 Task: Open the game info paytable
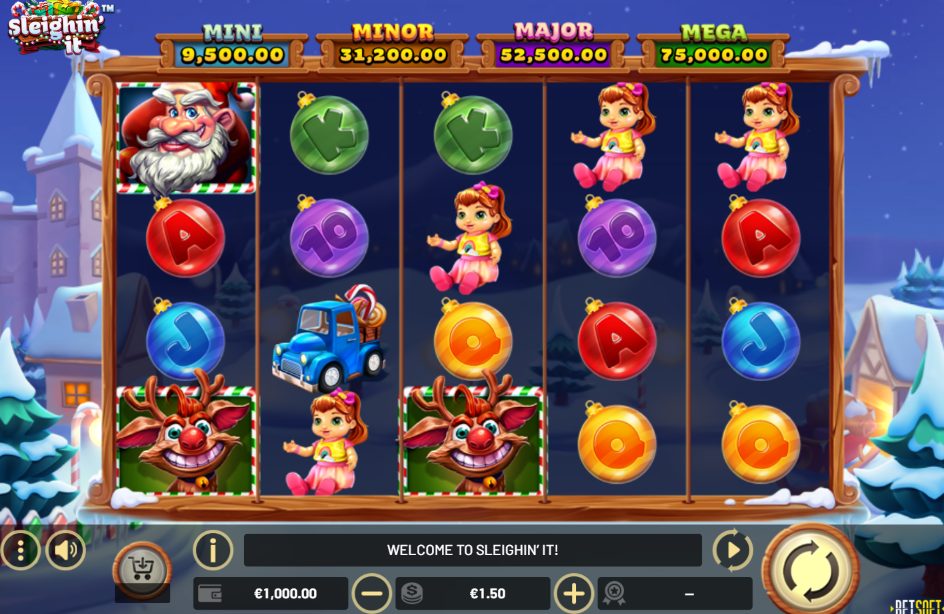point(213,550)
